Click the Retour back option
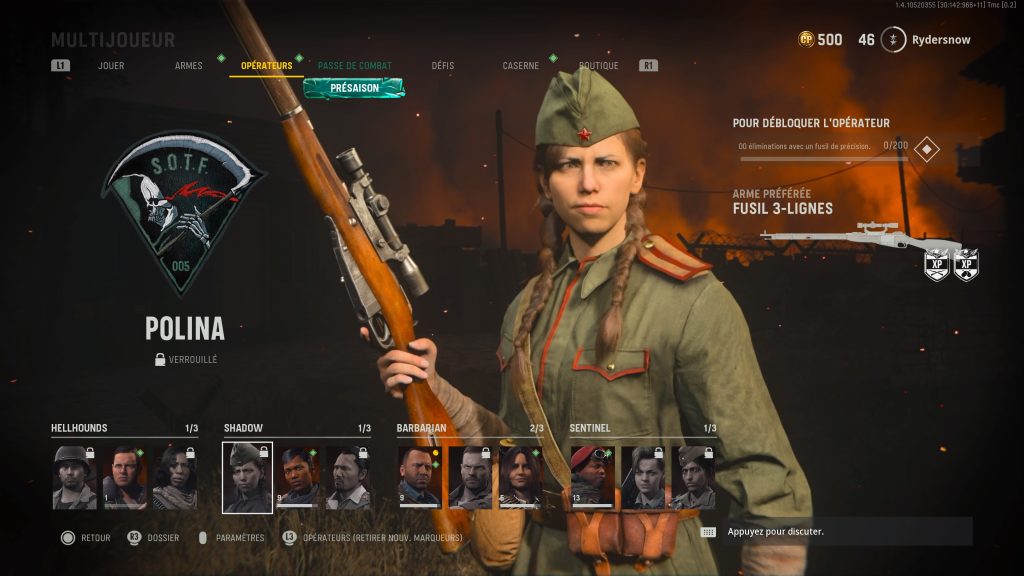Image resolution: width=1024 pixels, height=576 pixels. (x=87, y=538)
